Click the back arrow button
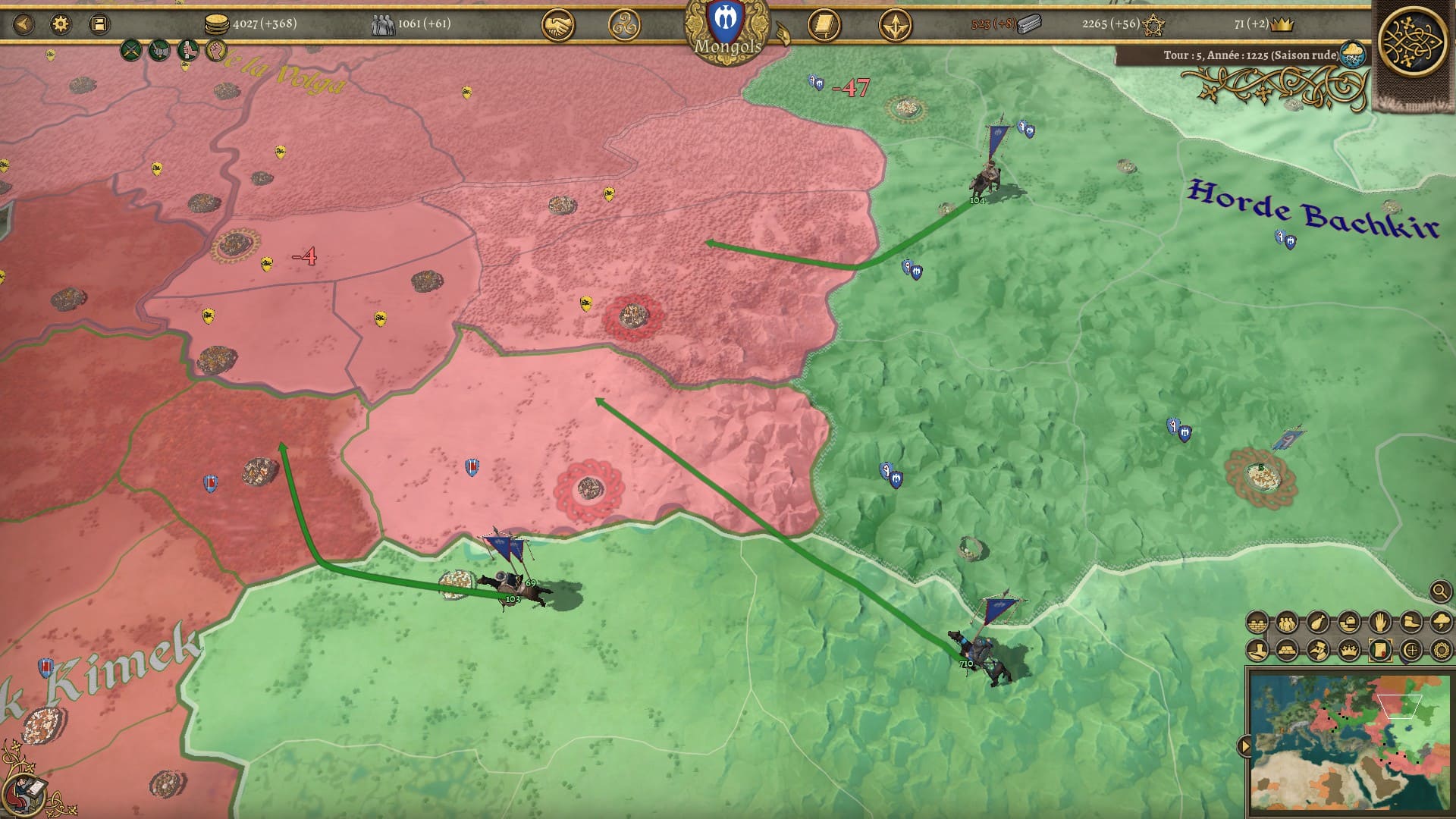This screenshot has height=819, width=1456. (x=24, y=24)
